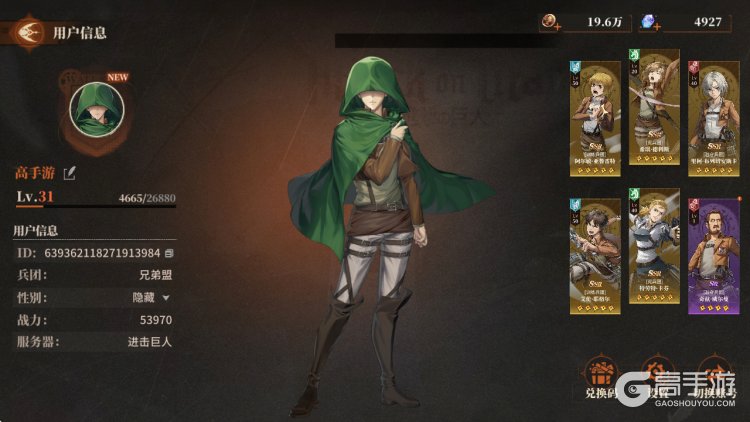Open the hooded avatar portrait
The image size is (750, 422).
pyautogui.click(x=96, y=109)
